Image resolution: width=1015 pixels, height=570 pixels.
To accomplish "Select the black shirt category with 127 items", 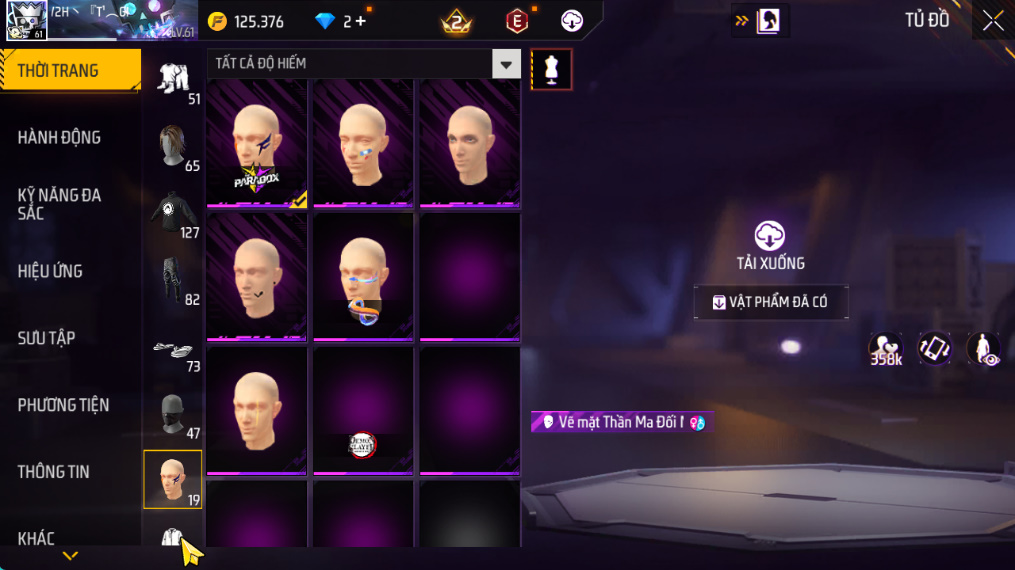I will (x=174, y=214).
